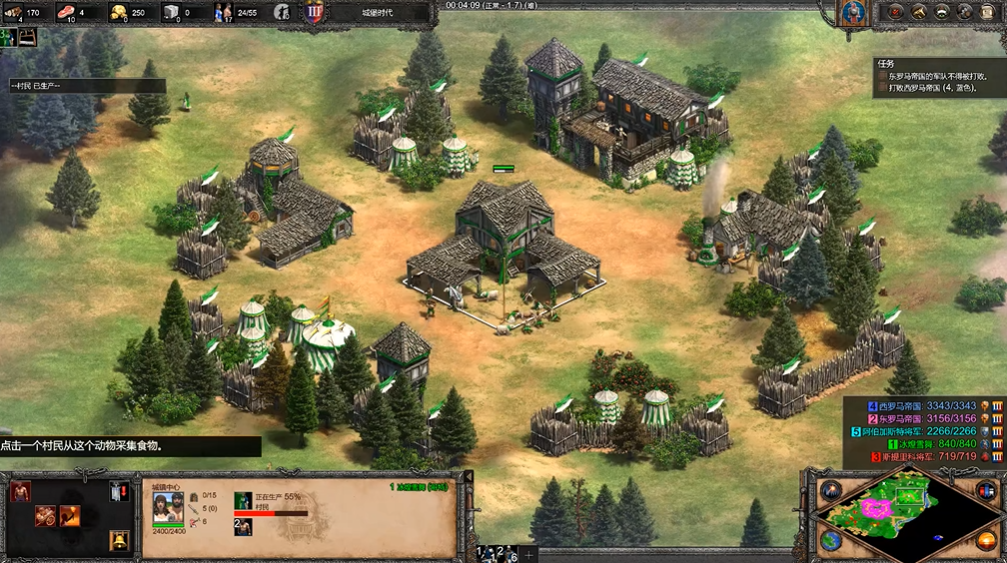Create a villager from the command panel
Screen dimensions: 1007x563
[20, 491]
